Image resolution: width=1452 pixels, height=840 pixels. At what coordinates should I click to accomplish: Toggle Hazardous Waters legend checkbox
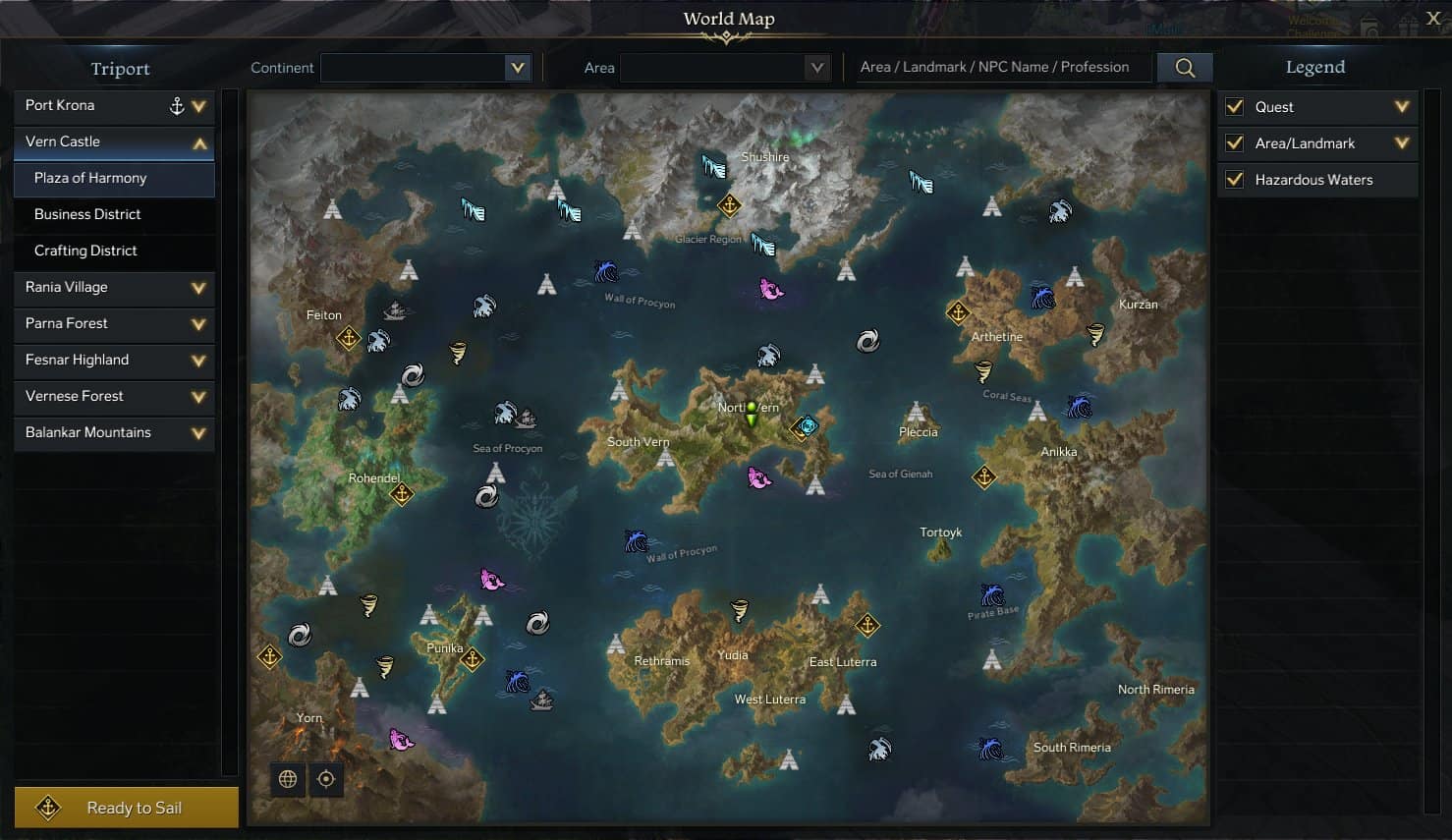[x=1235, y=180]
